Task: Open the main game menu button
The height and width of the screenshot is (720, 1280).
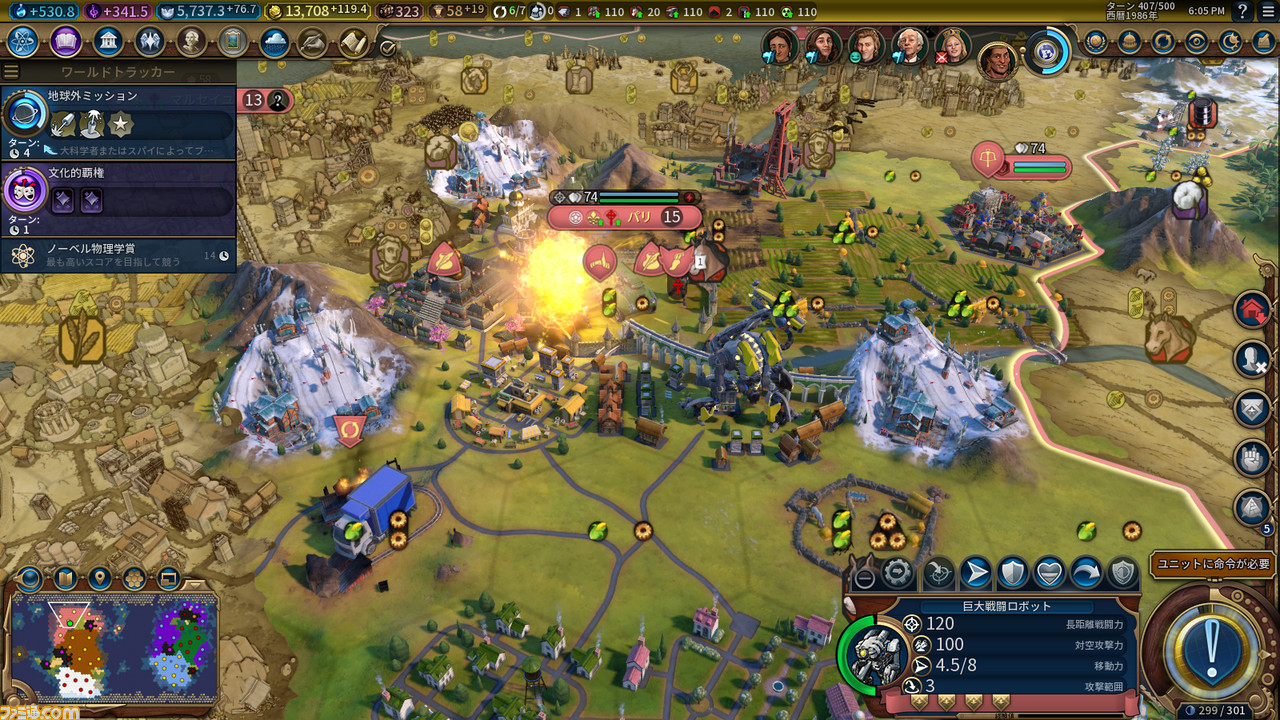Action: coord(1267,11)
